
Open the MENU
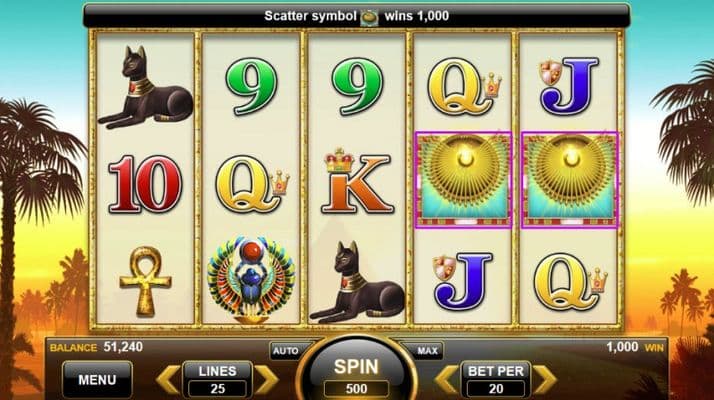tap(97, 380)
